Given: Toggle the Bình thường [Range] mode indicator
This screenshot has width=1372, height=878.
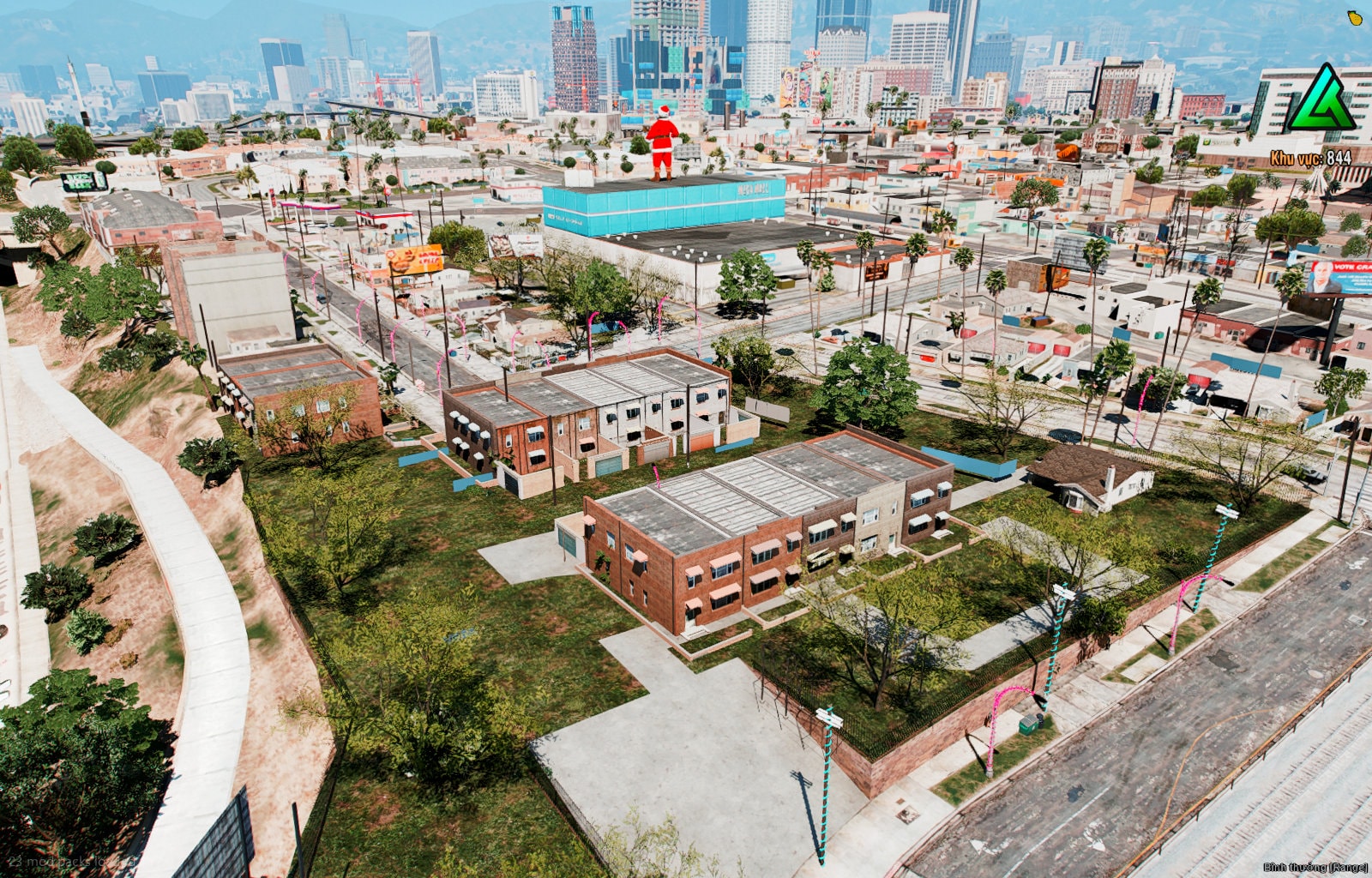Looking at the screenshot, I should click(1314, 868).
